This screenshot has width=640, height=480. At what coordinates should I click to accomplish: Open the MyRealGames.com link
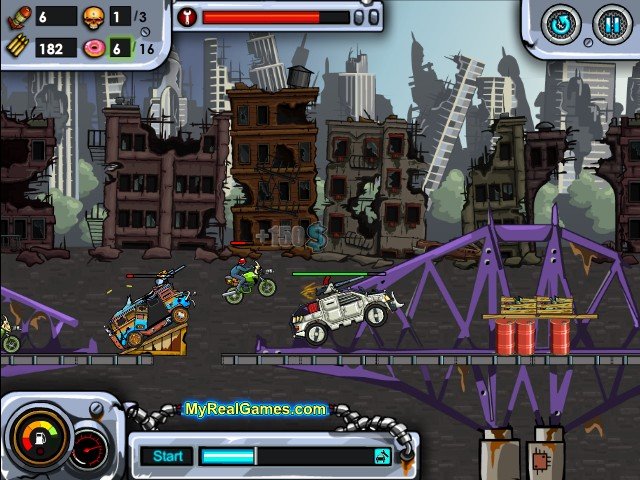point(255,409)
